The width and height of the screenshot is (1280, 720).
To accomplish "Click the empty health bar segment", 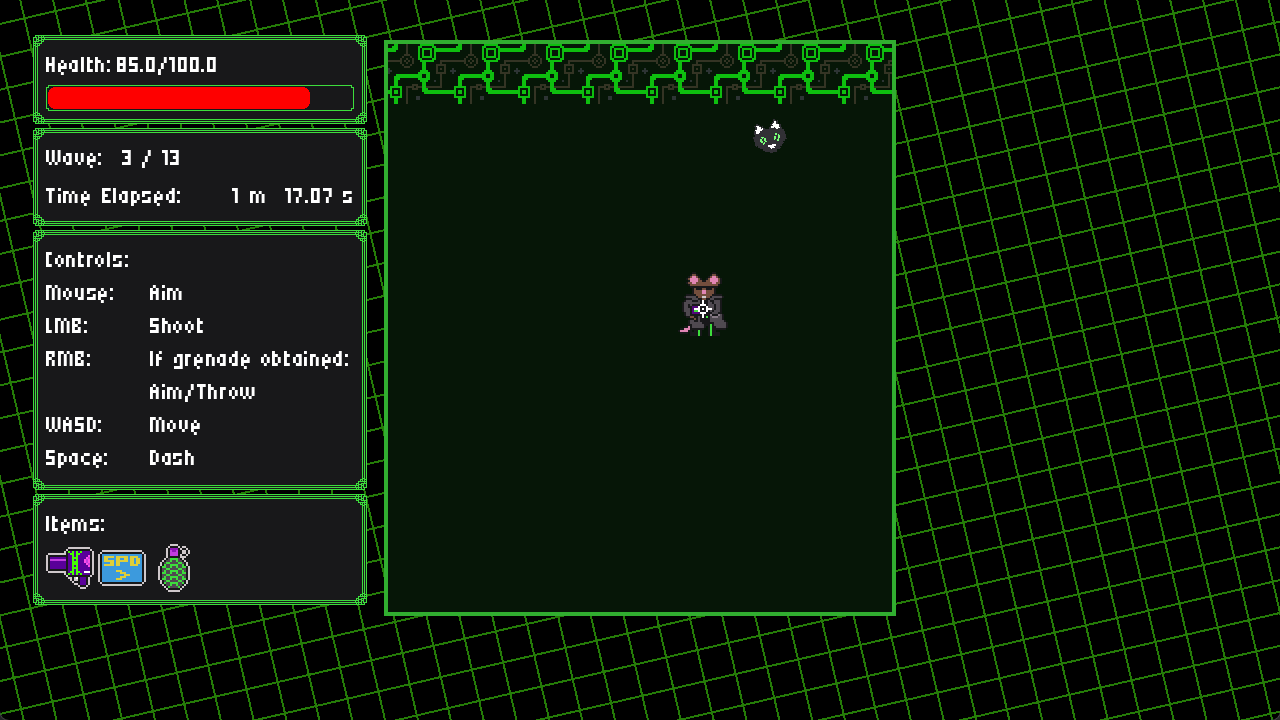I will tap(330, 98).
